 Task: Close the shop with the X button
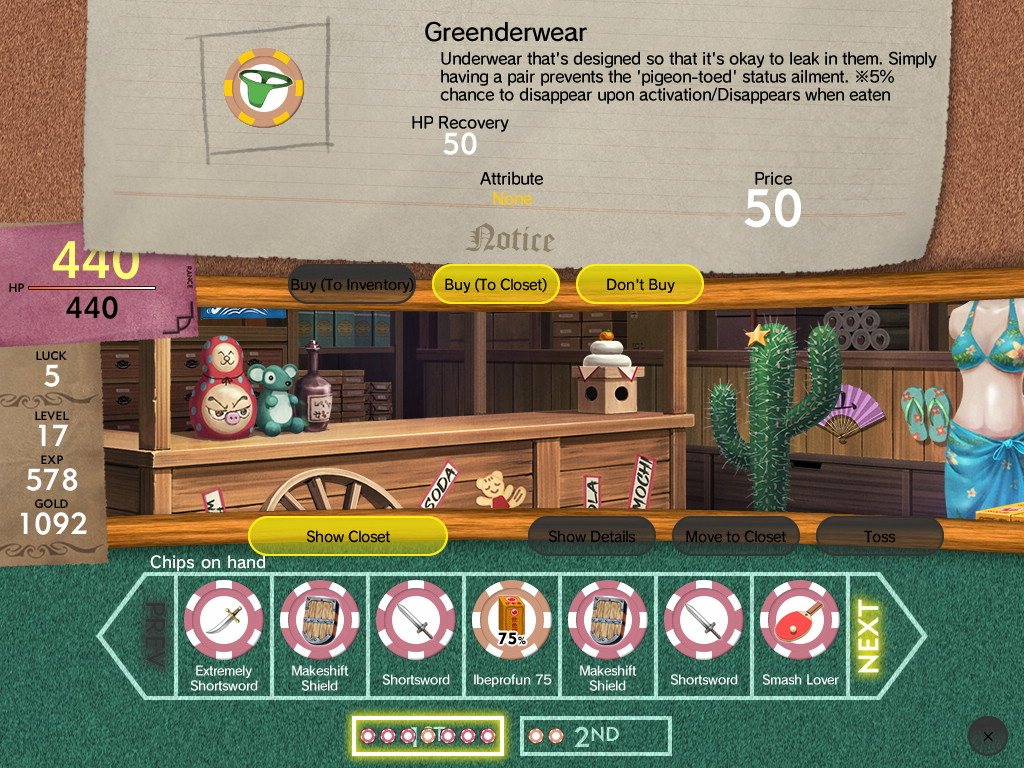tap(988, 736)
